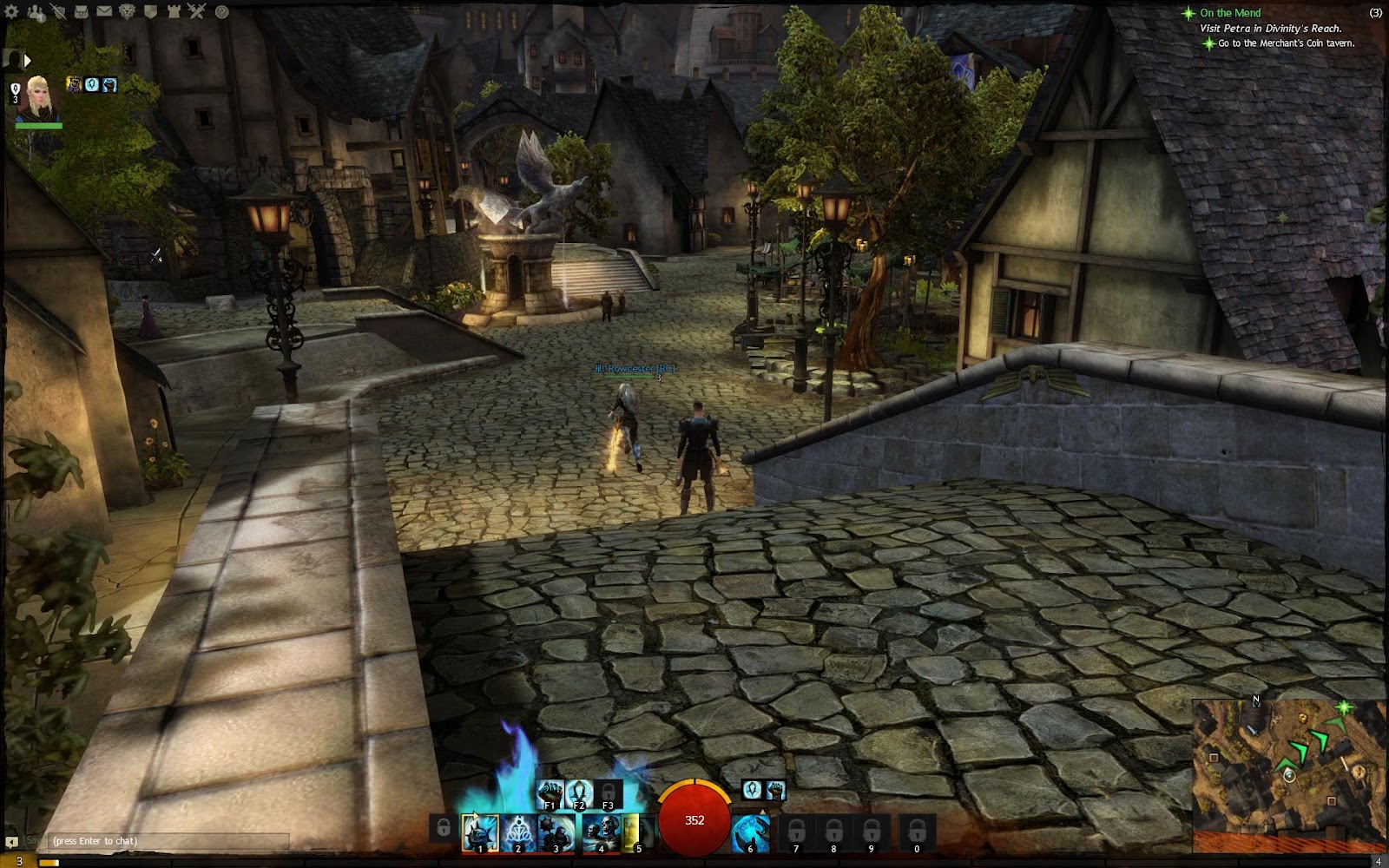
Task: Activate the triple-ring symbol skill 2
Action: [x=518, y=832]
